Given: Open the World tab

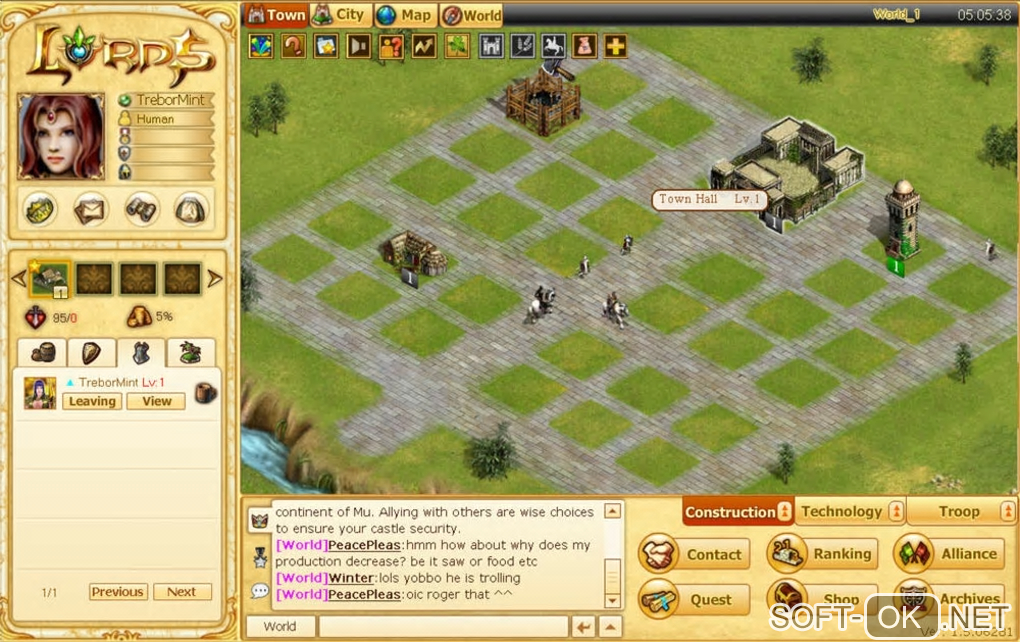Looking at the screenshot, I should pyautogui.click(x=472, y=15).
